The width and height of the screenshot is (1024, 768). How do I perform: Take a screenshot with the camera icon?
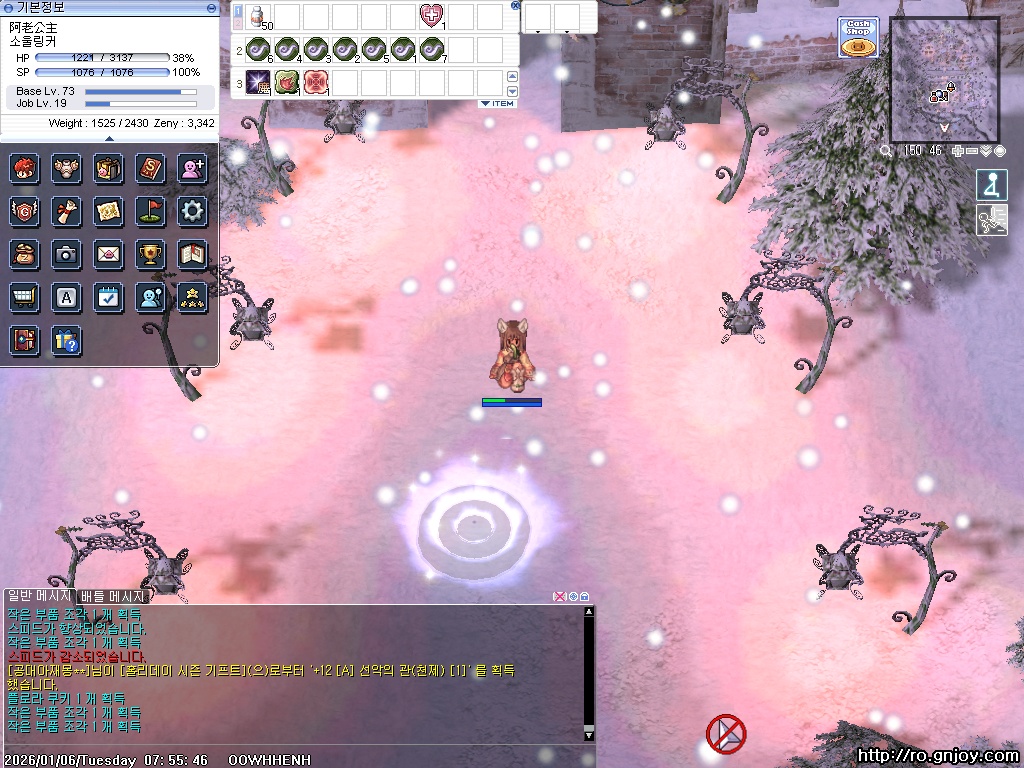click(x=66, y=254)
